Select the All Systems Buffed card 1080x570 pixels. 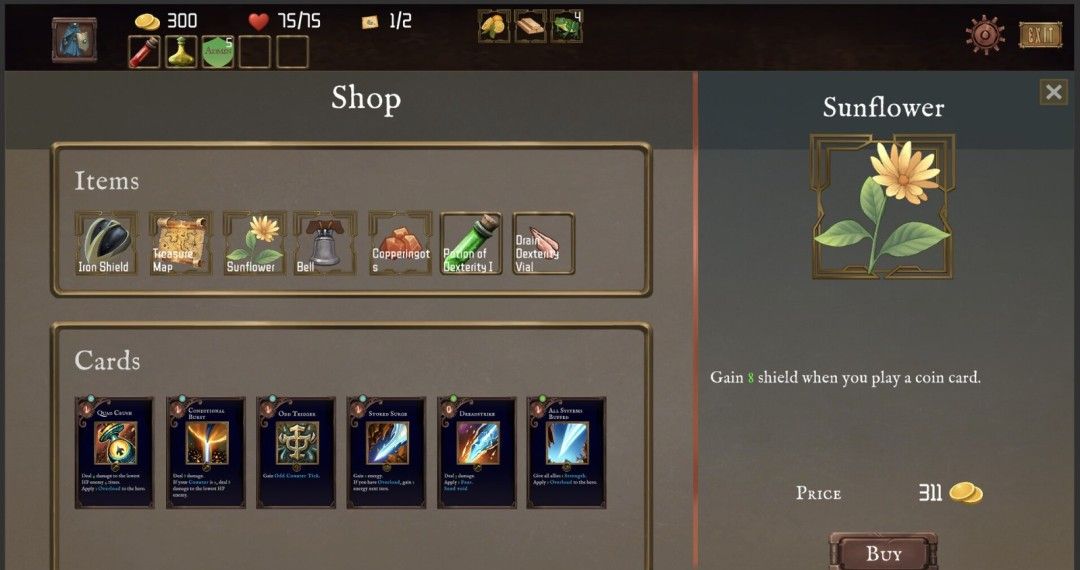tap(566, 452)
